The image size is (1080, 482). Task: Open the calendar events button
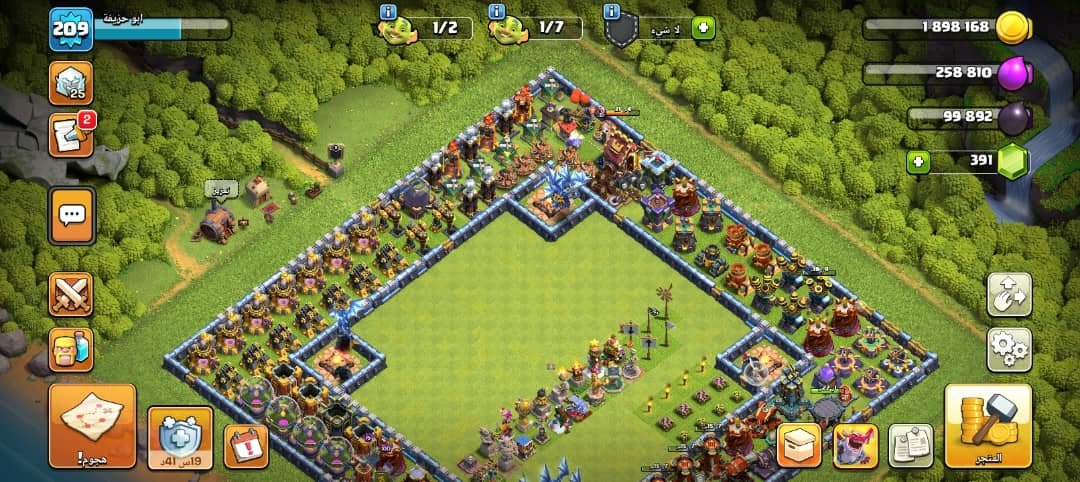point(246,446)
